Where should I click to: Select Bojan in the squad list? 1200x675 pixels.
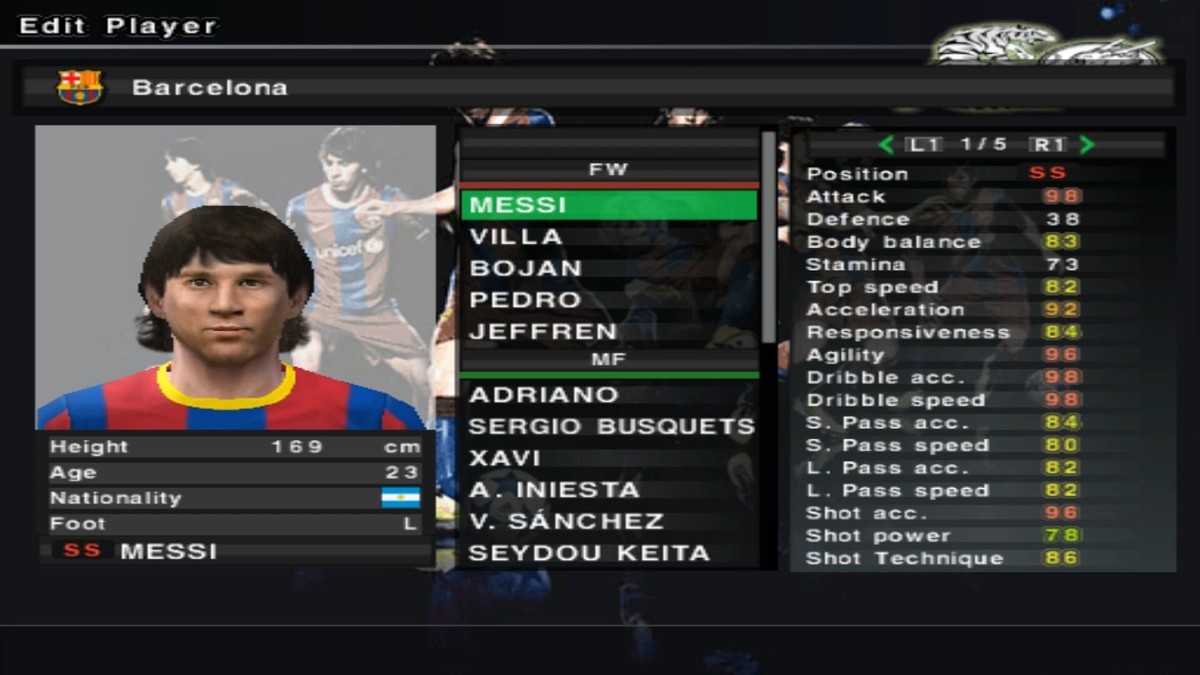pos(608,268)
